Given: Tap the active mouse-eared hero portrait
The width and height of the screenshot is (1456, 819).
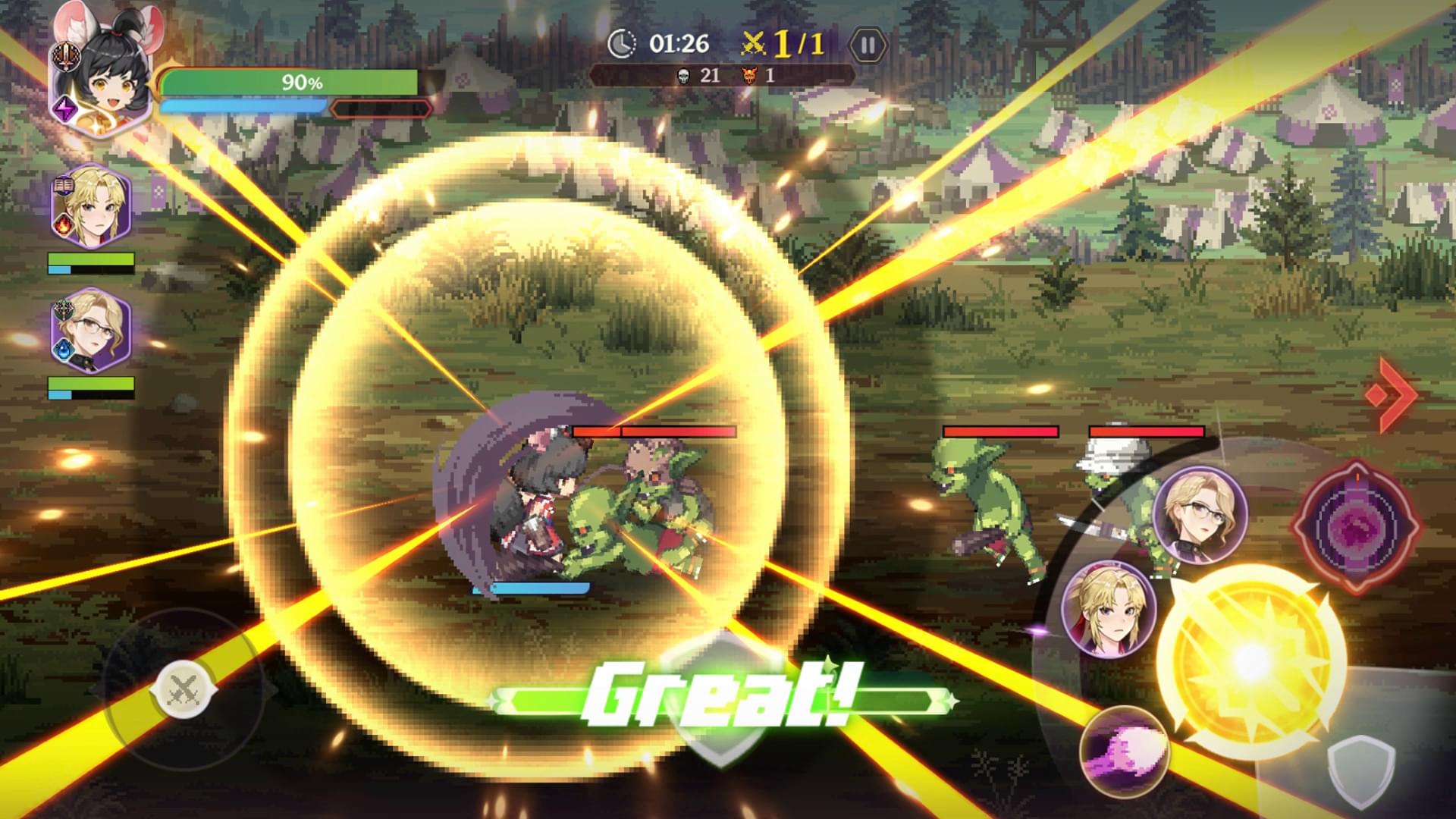Looking at the screenshot, I should click(x=102, y=76).
